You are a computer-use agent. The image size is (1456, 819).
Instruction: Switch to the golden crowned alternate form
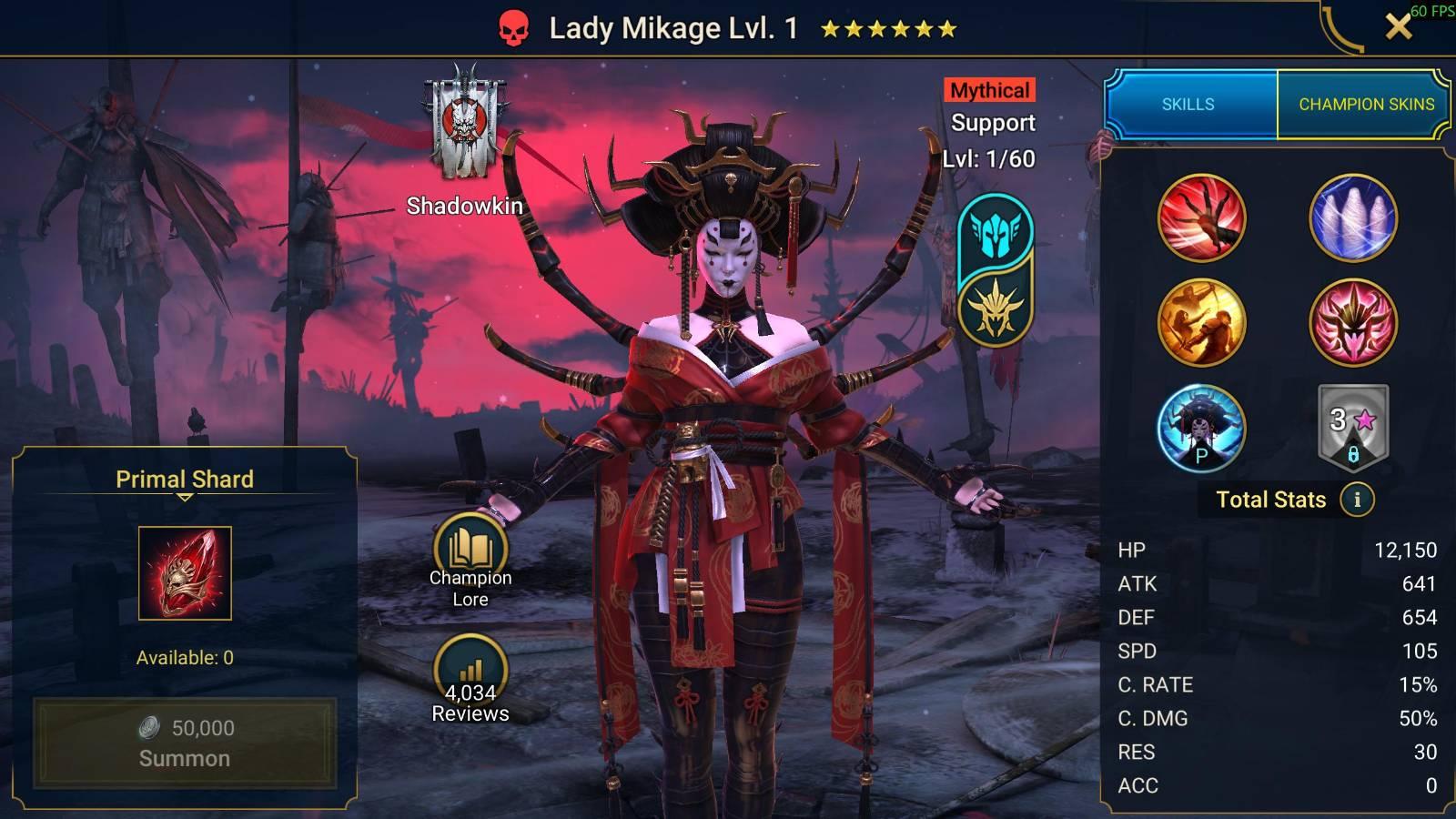996,308
